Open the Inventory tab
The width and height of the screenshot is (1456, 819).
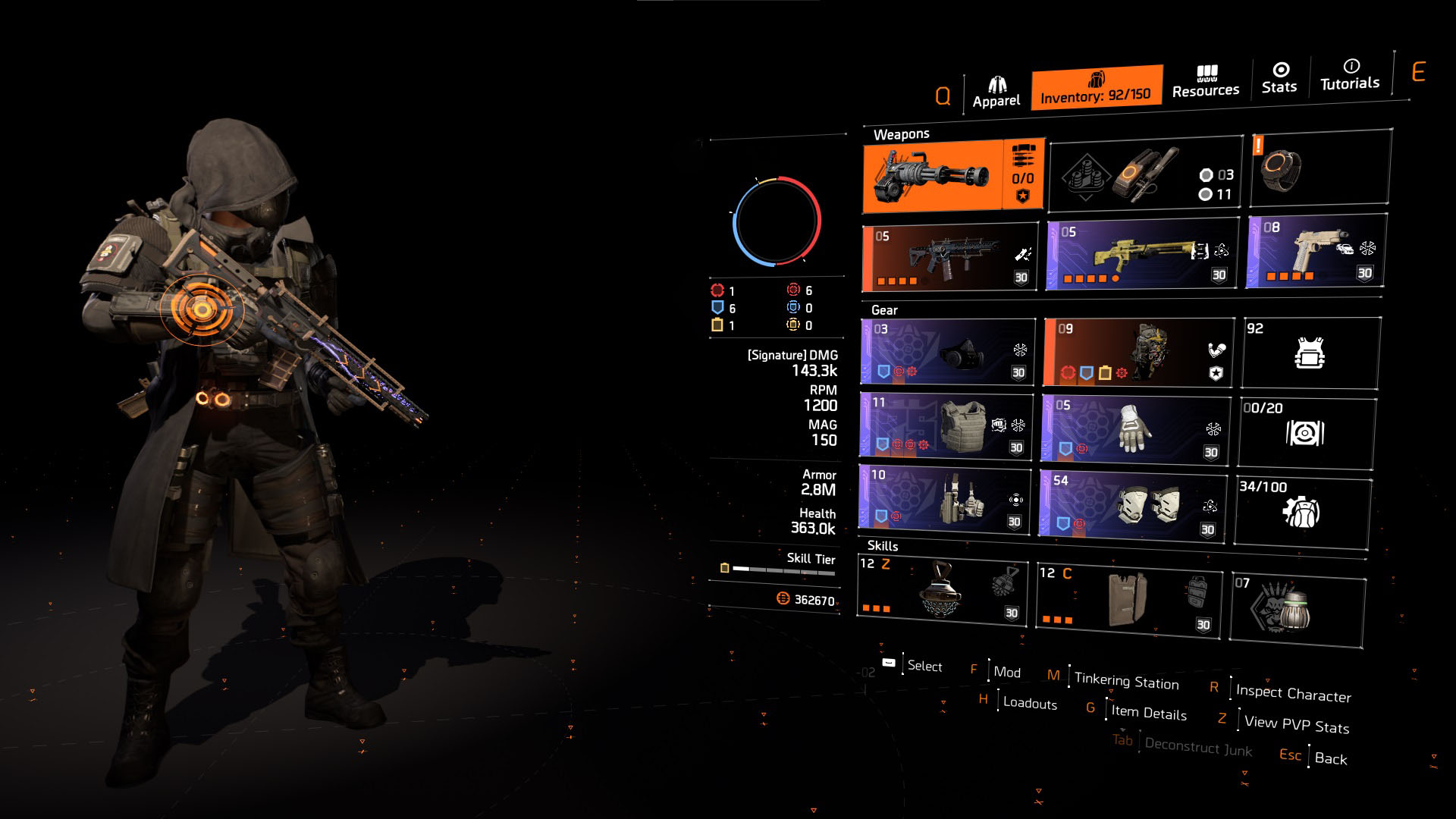(1096, 88)
